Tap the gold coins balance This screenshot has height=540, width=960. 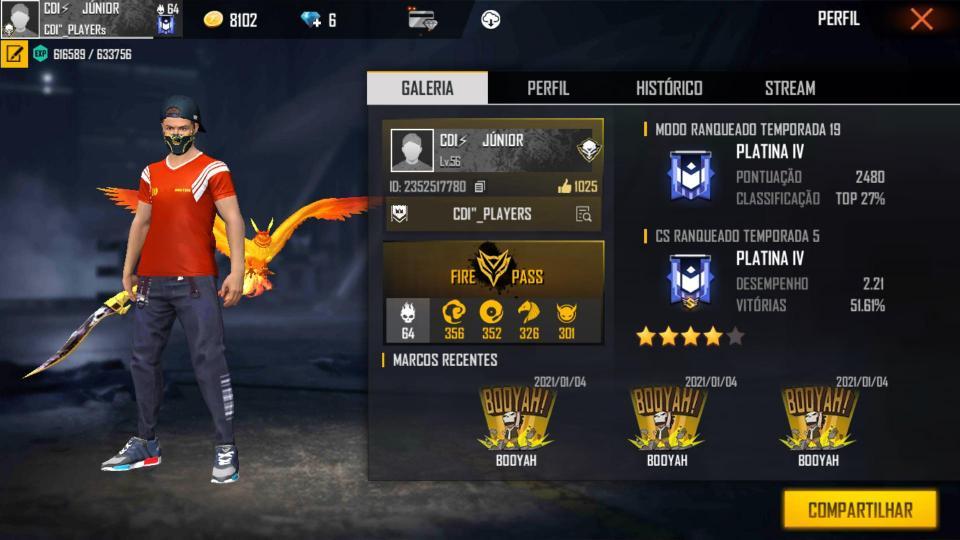pos(231,20)
